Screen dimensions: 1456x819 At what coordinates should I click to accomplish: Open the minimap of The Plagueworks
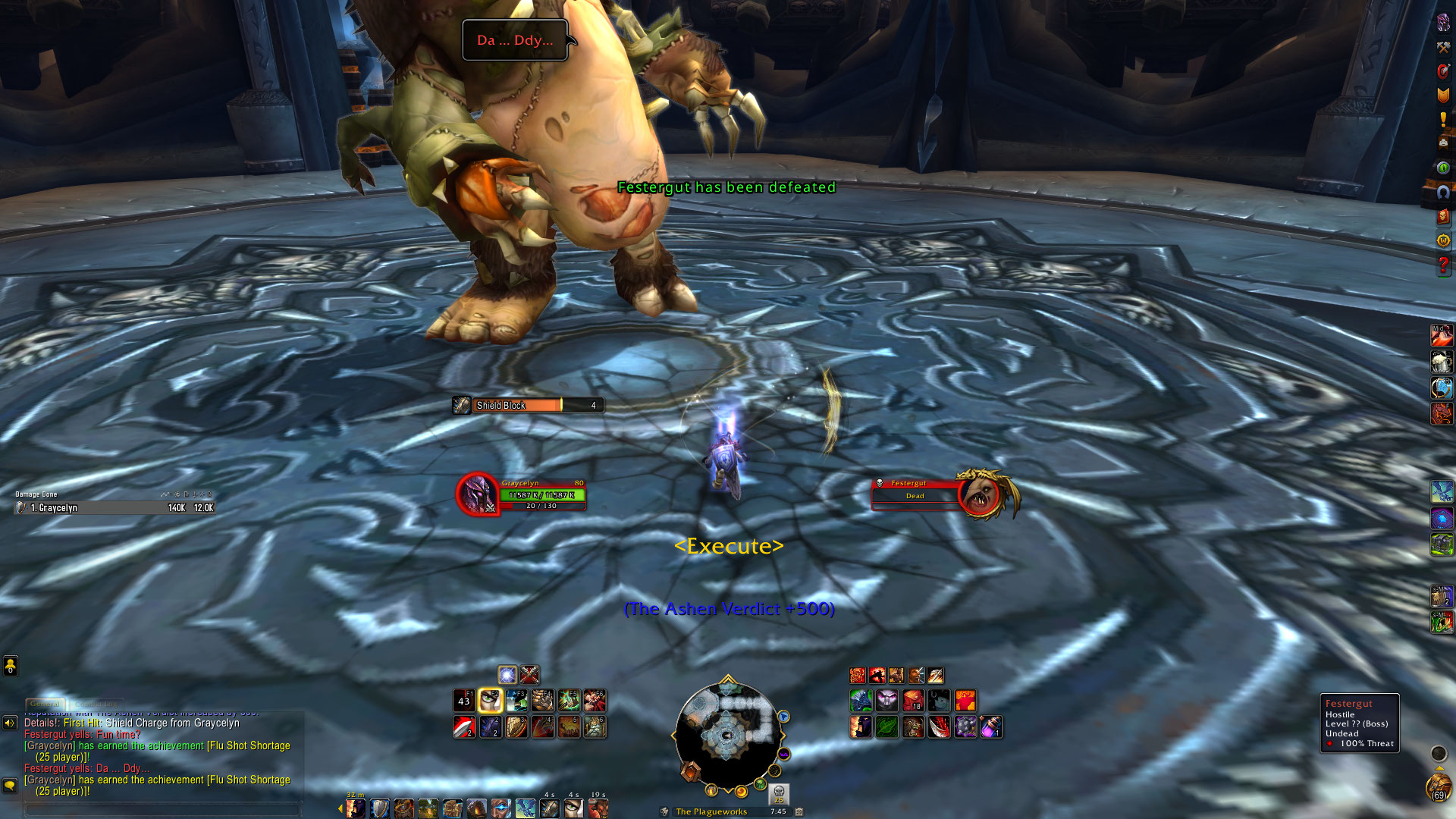point(726,734)
